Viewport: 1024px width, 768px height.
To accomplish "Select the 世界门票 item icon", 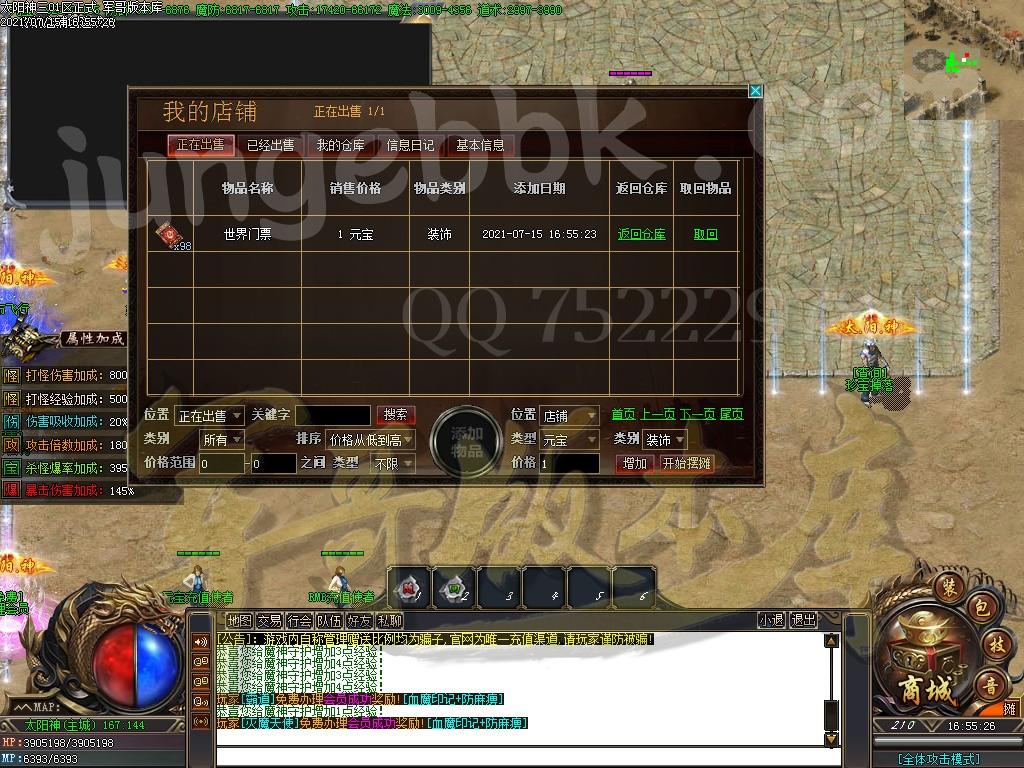I will click(167, 235).
